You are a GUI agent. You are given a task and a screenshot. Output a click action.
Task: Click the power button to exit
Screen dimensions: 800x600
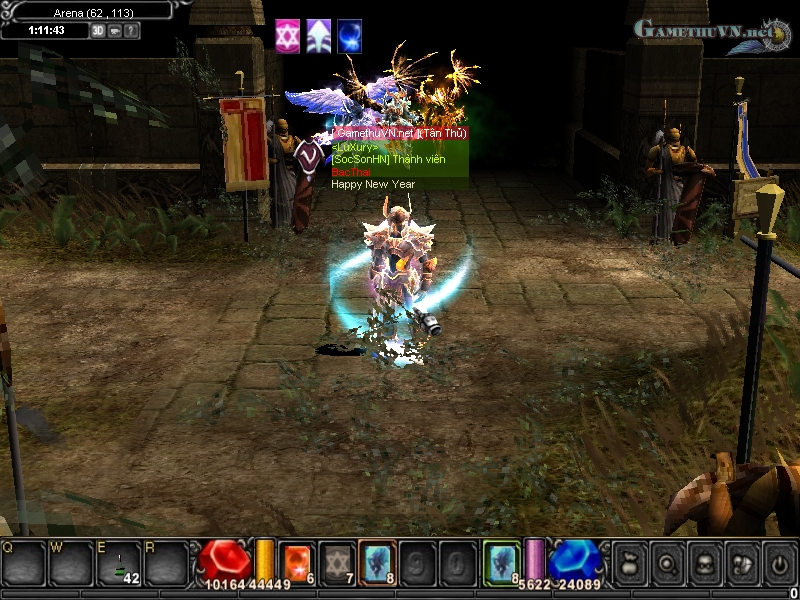pos(778,563)
